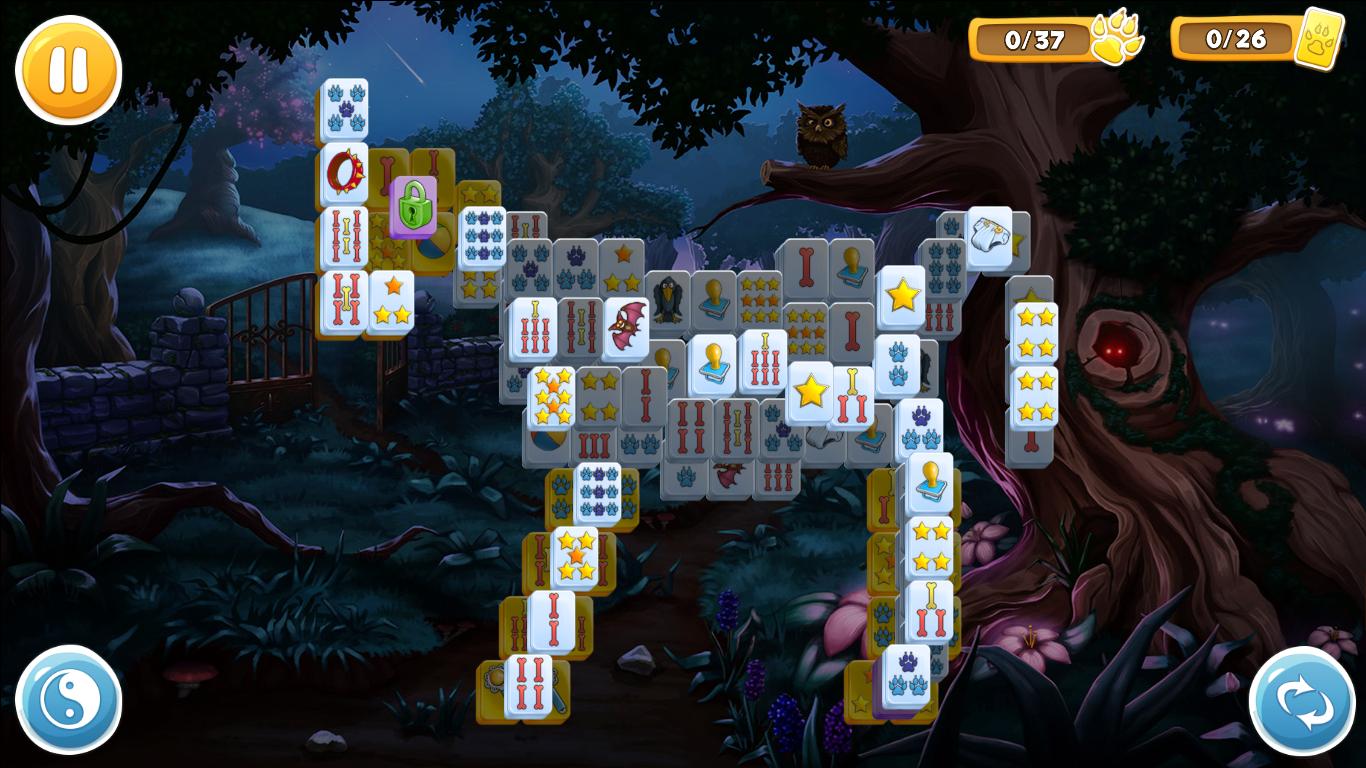The width and height of the screenshot is (1366, 768).
Task: Click the nine-star tile in the center
Action: [x=761, y=299]
